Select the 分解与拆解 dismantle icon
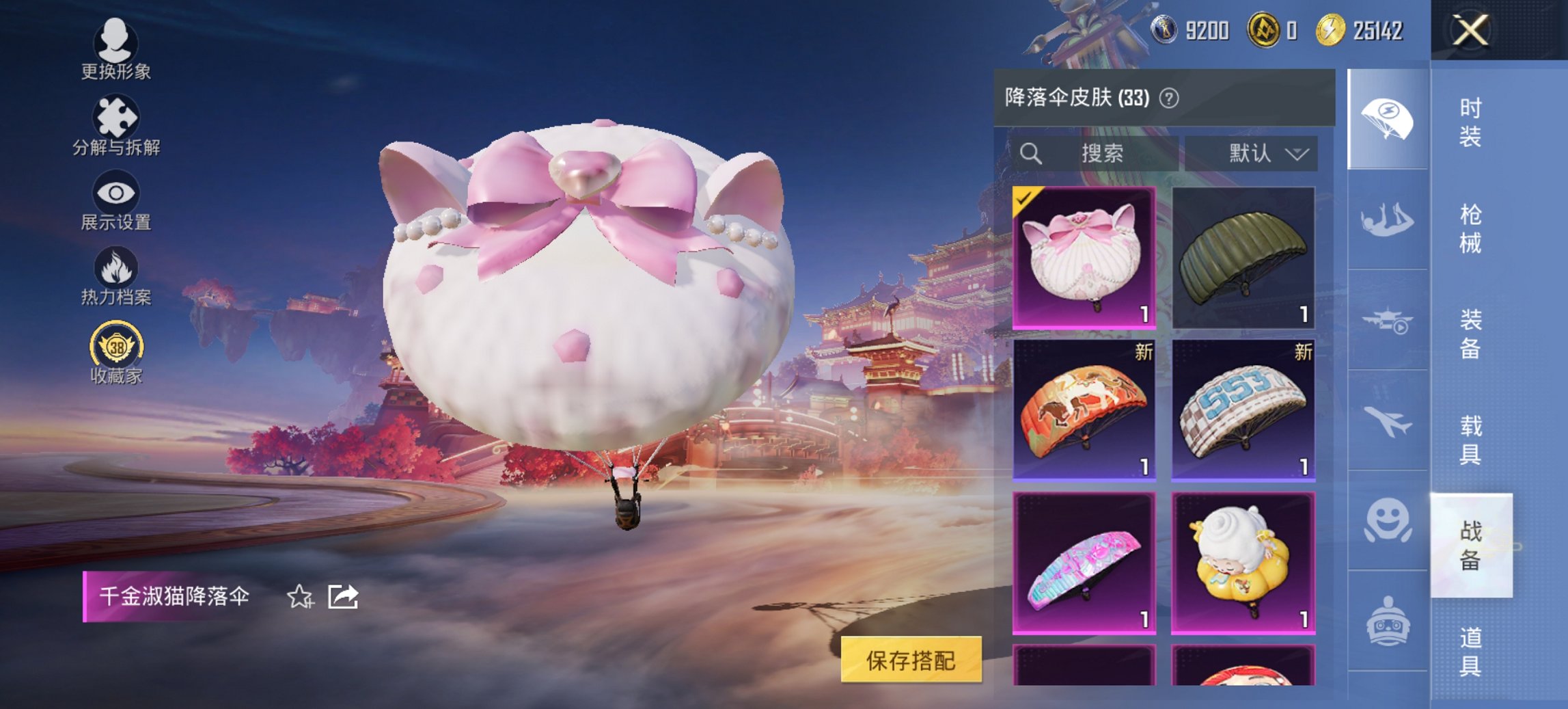This screenshot has width=1568, height=709. click(x=116, y=115)
